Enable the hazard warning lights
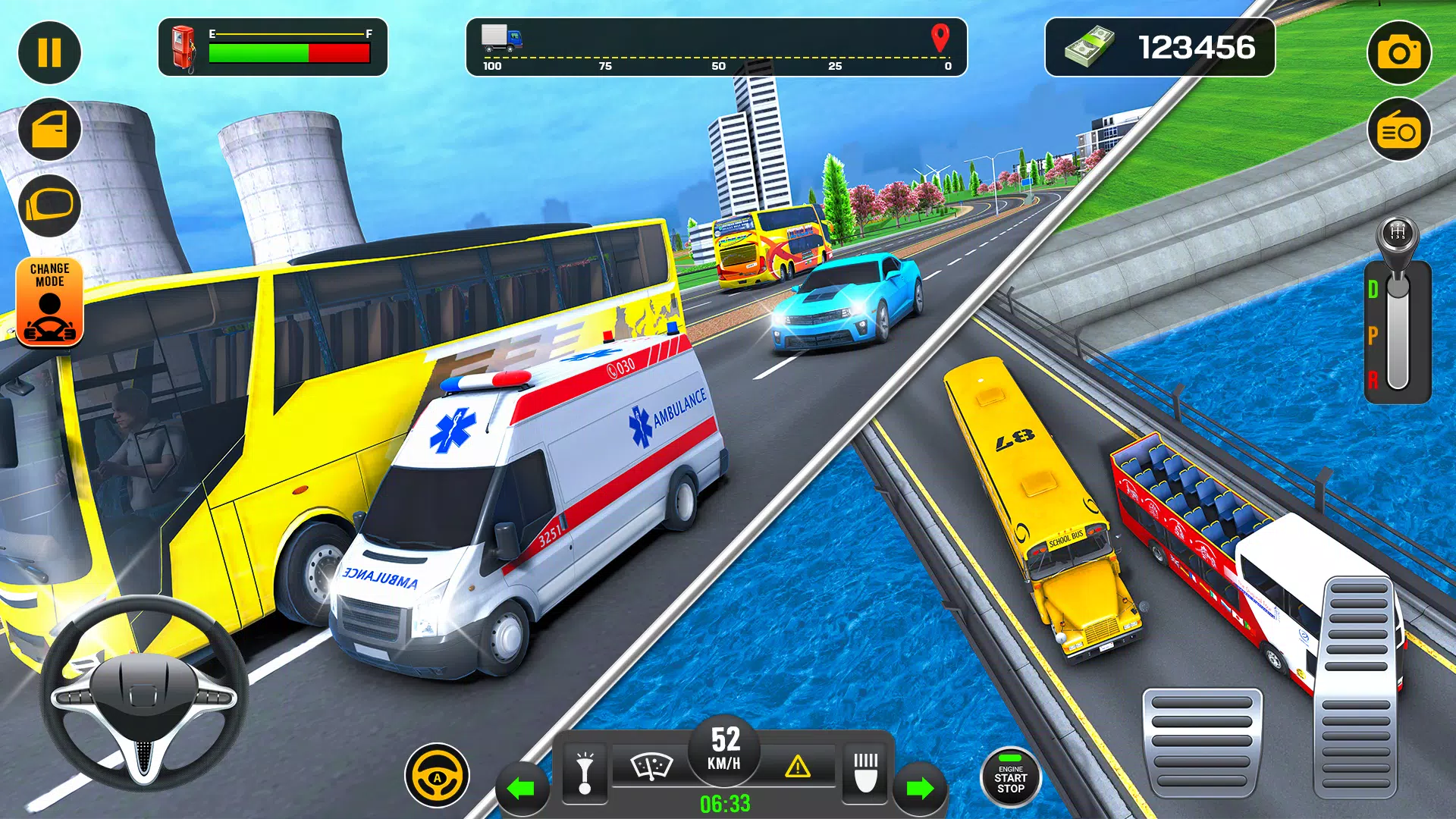 click(x=799, y=767)
